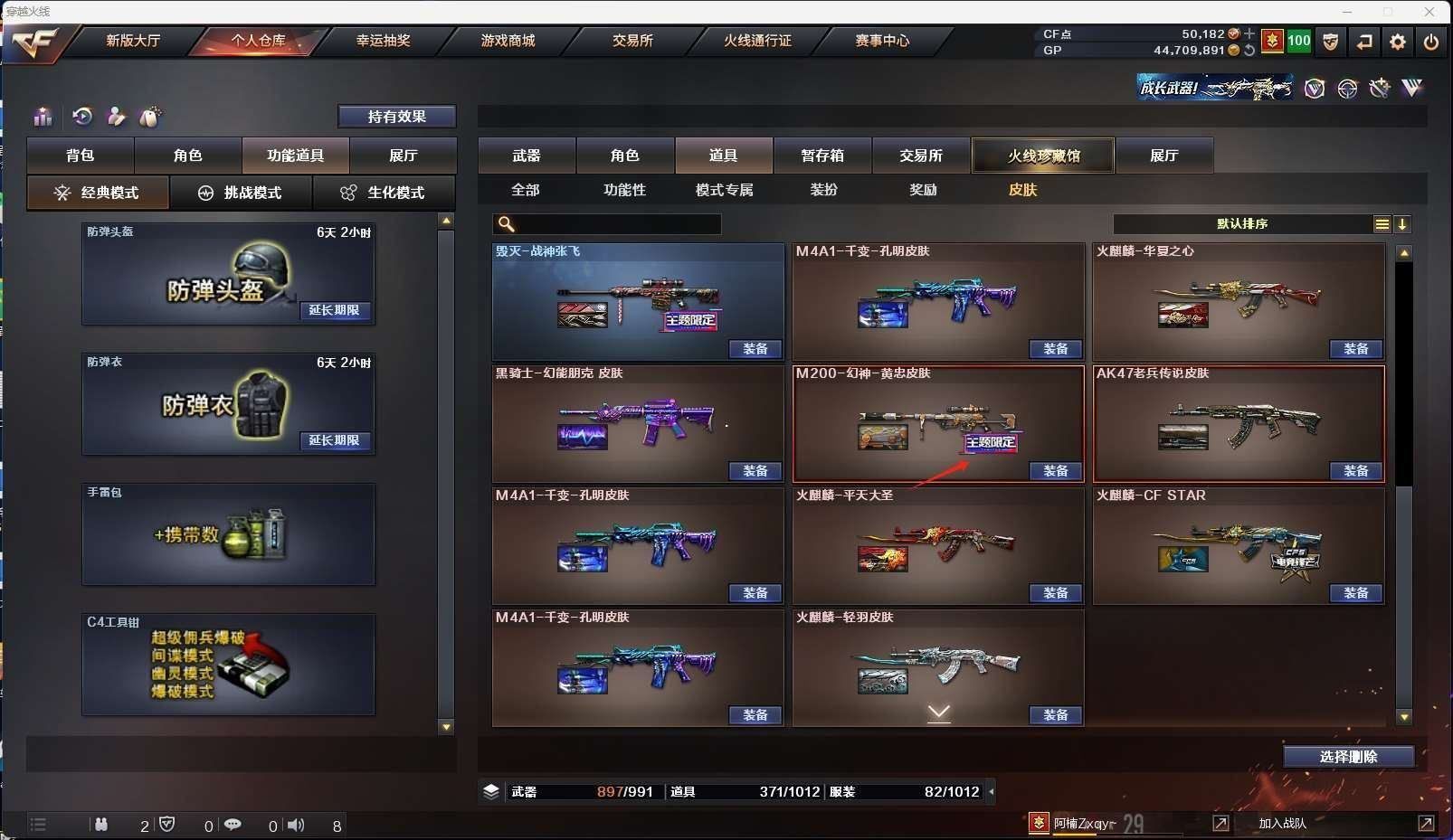
Task: Click 选择删除 select-delete button
Action: pos(1348,757)
